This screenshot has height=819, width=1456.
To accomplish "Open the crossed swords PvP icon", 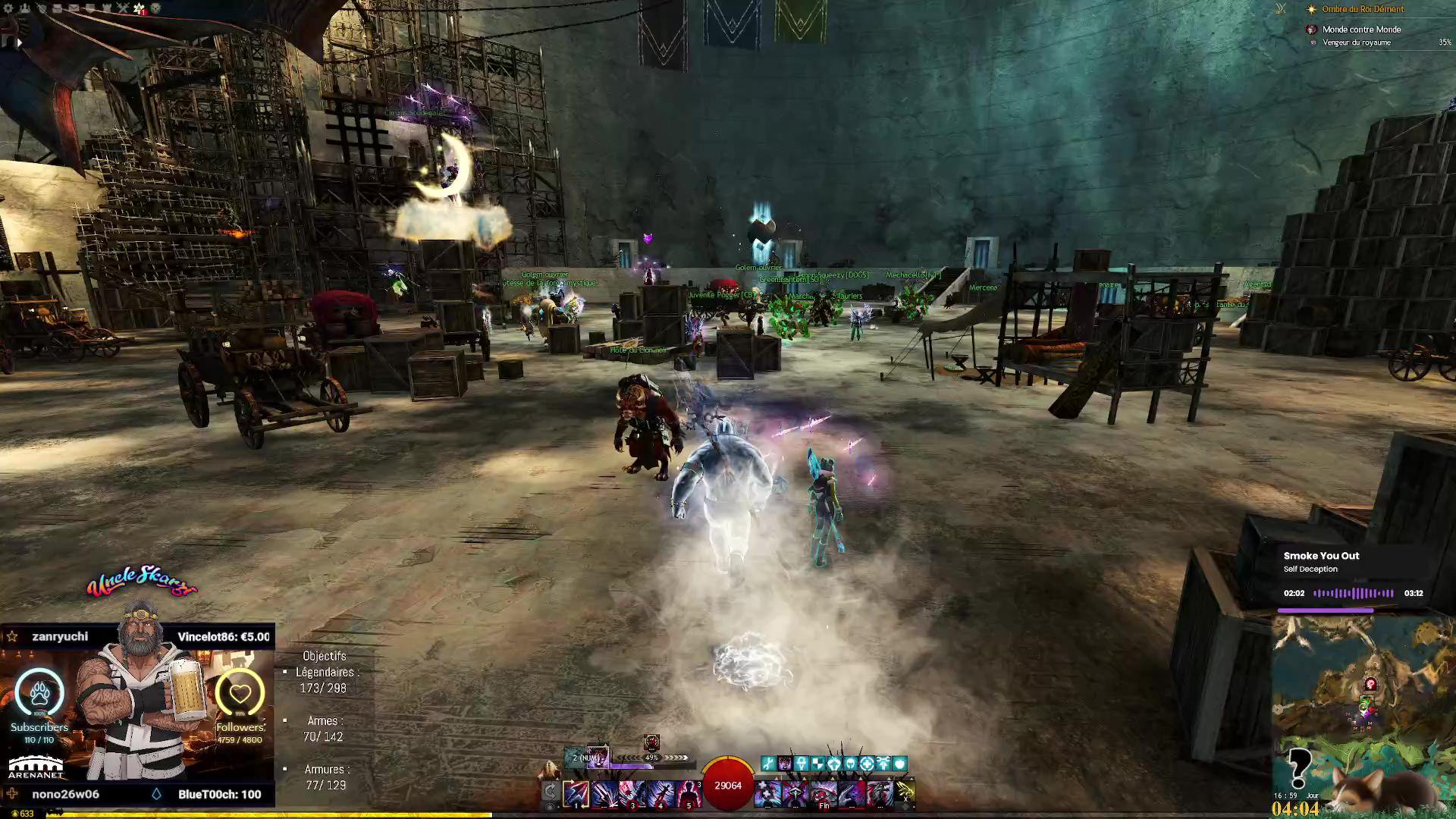I will pyautogui.click(x=122, y=8).
